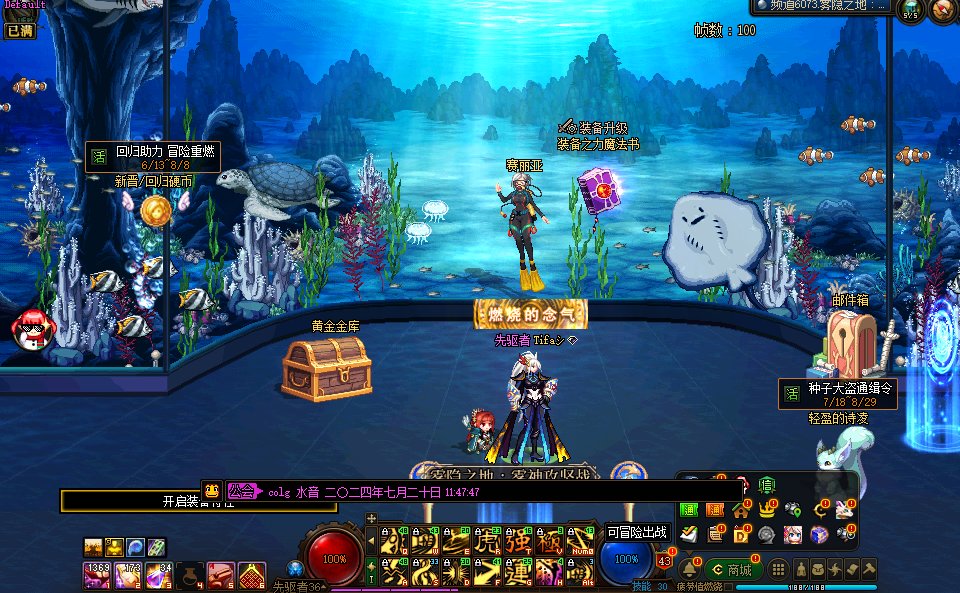Image resolution: width=960 pixels, height=593 pixels.
Task: Use the potion with count 1369
Action: [96, 576]
